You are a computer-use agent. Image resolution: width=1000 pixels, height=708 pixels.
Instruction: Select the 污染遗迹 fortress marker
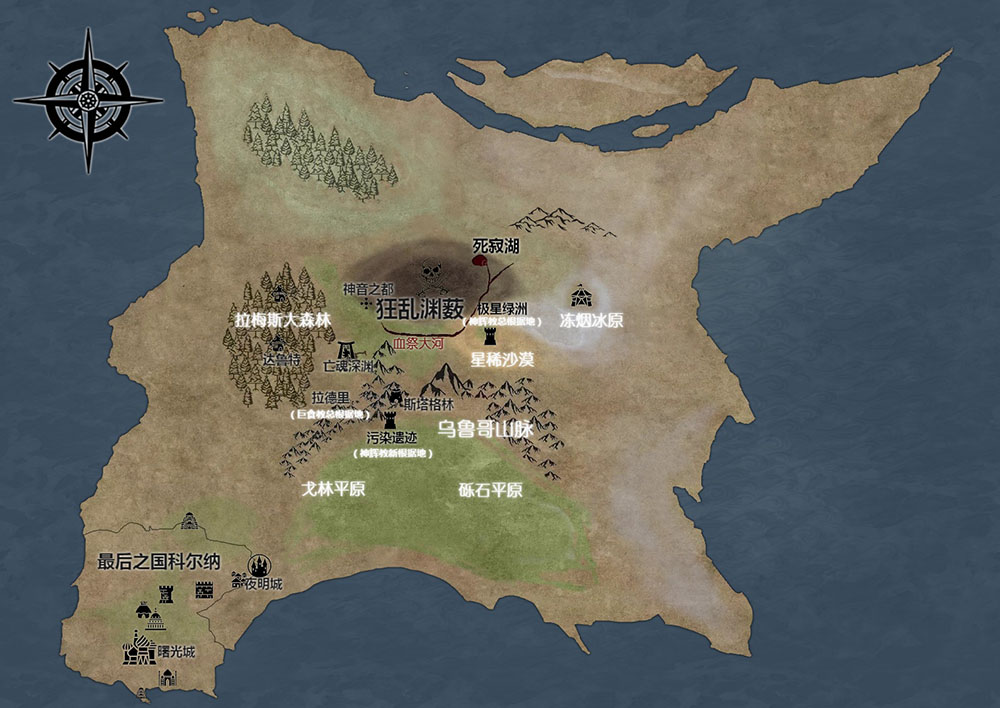click(x=390, y=417)
